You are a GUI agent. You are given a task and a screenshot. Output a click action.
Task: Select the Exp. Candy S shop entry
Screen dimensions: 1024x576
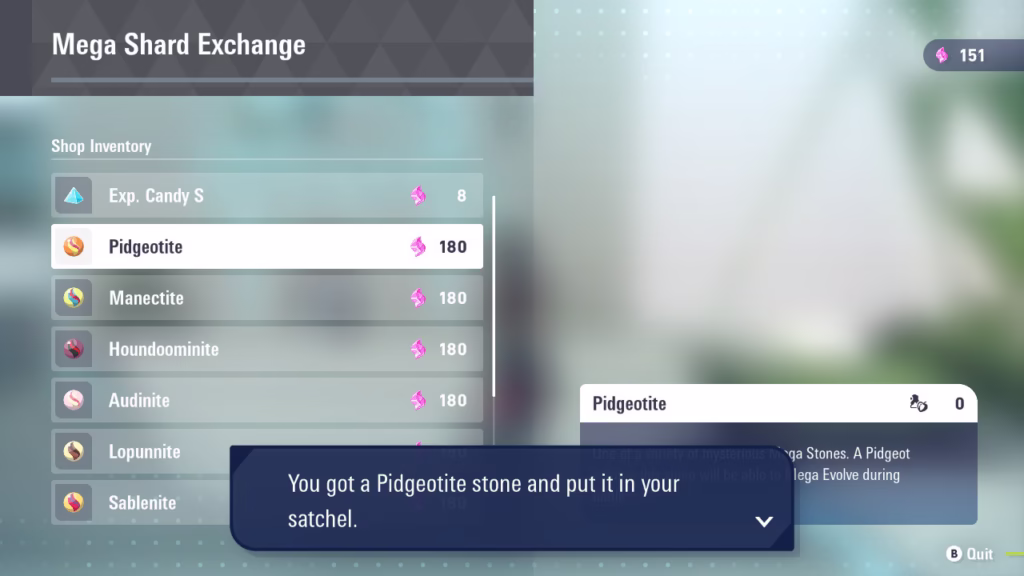pyautogui.click(x=267, y=195)
